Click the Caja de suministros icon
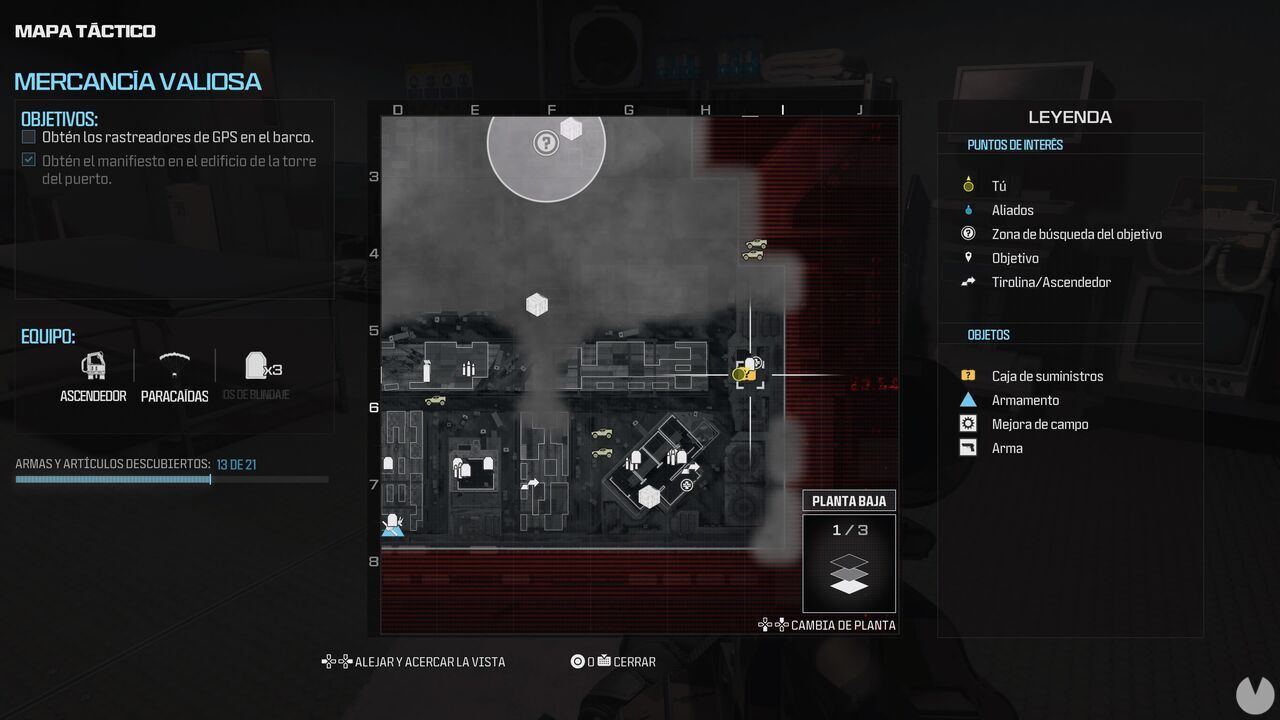The width and height of the screenshot is (1280, 720). point(966,376)
